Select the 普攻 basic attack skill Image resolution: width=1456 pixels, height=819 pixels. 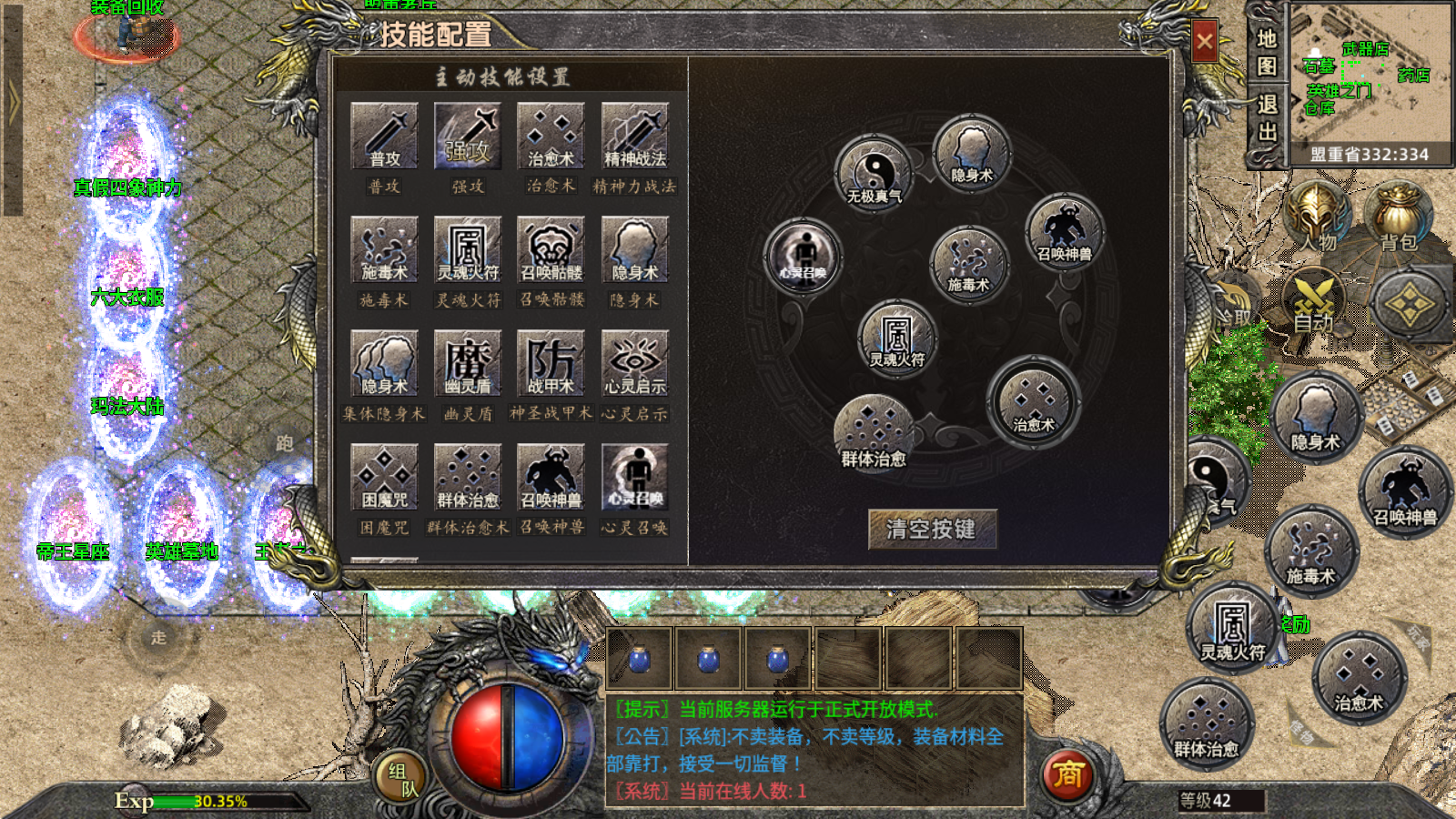coord(384,136)
